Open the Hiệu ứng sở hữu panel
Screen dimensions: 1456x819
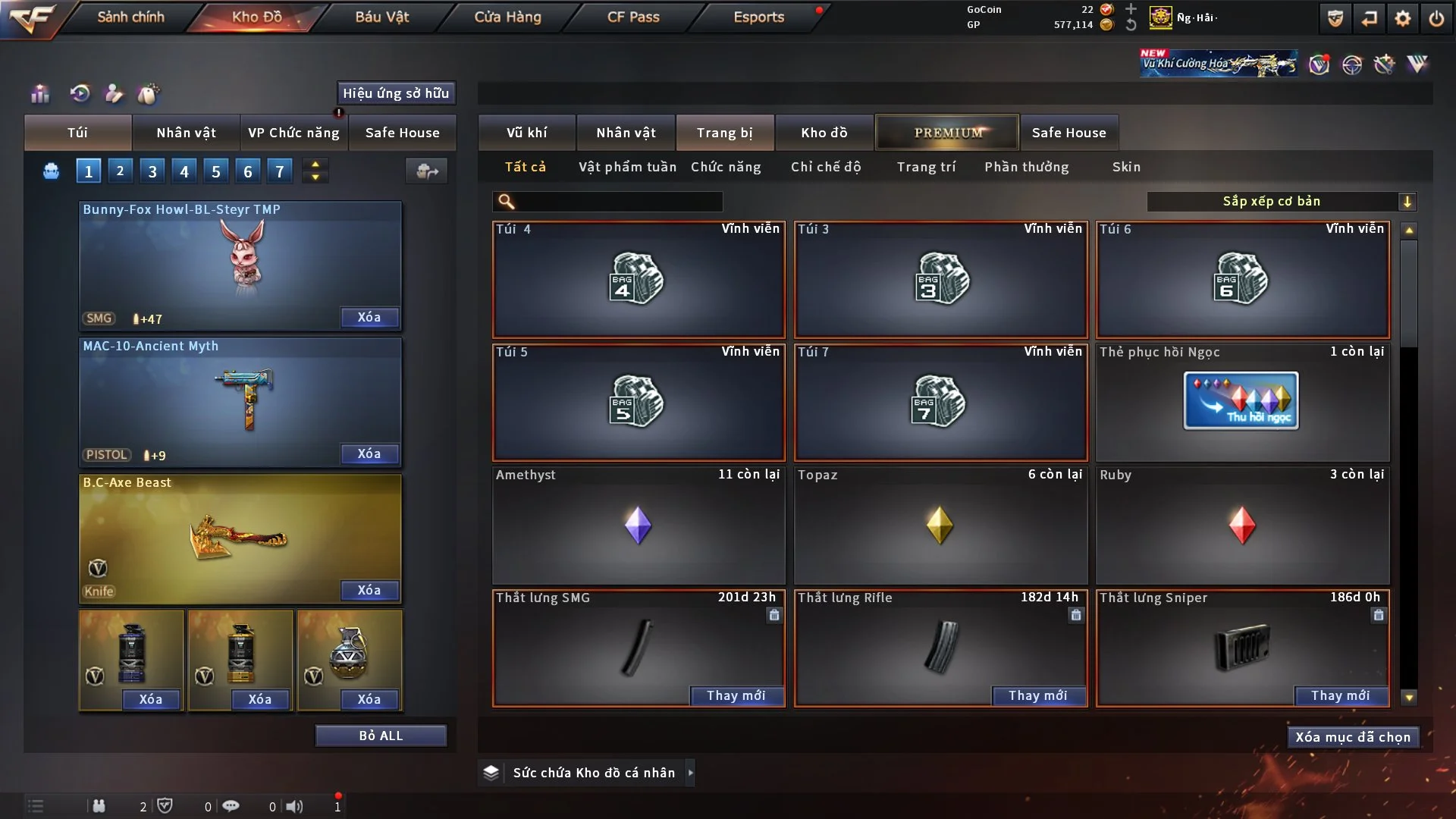[396, 93]
